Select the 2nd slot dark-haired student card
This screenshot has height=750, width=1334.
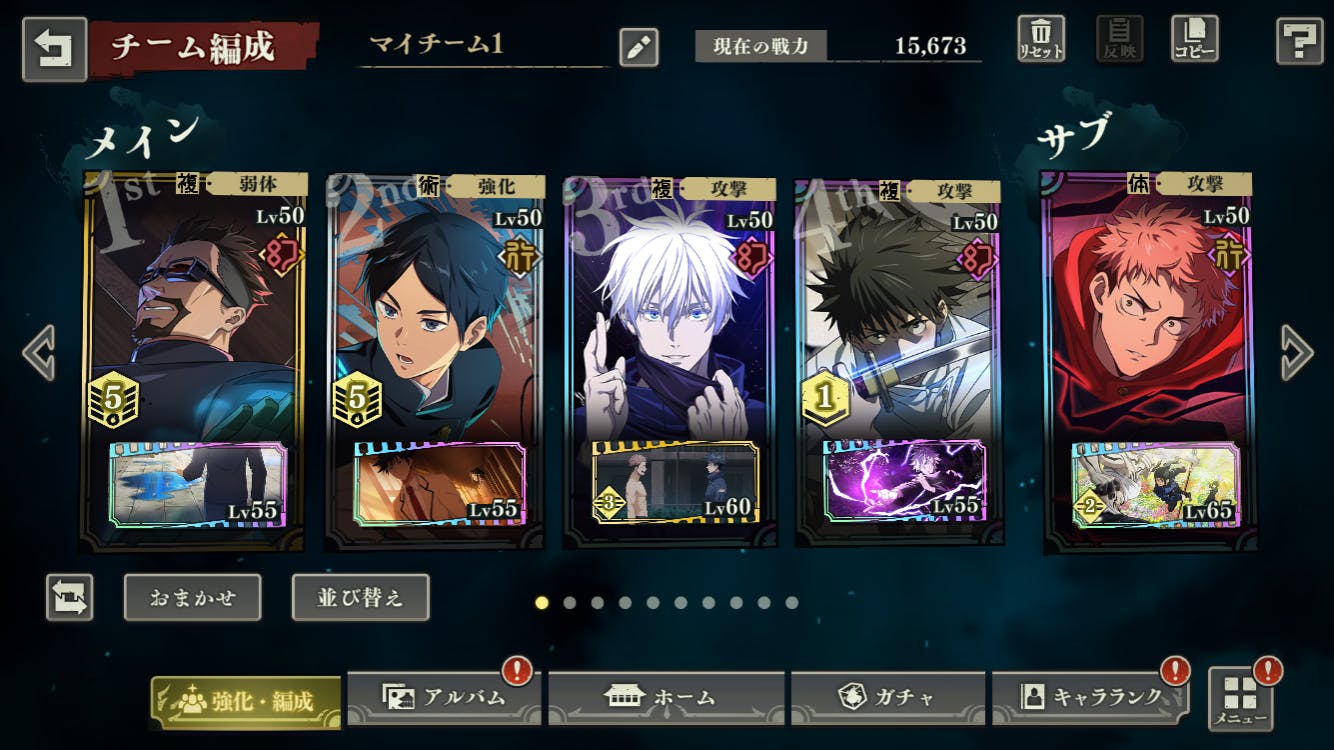click(x=436, y=330)
